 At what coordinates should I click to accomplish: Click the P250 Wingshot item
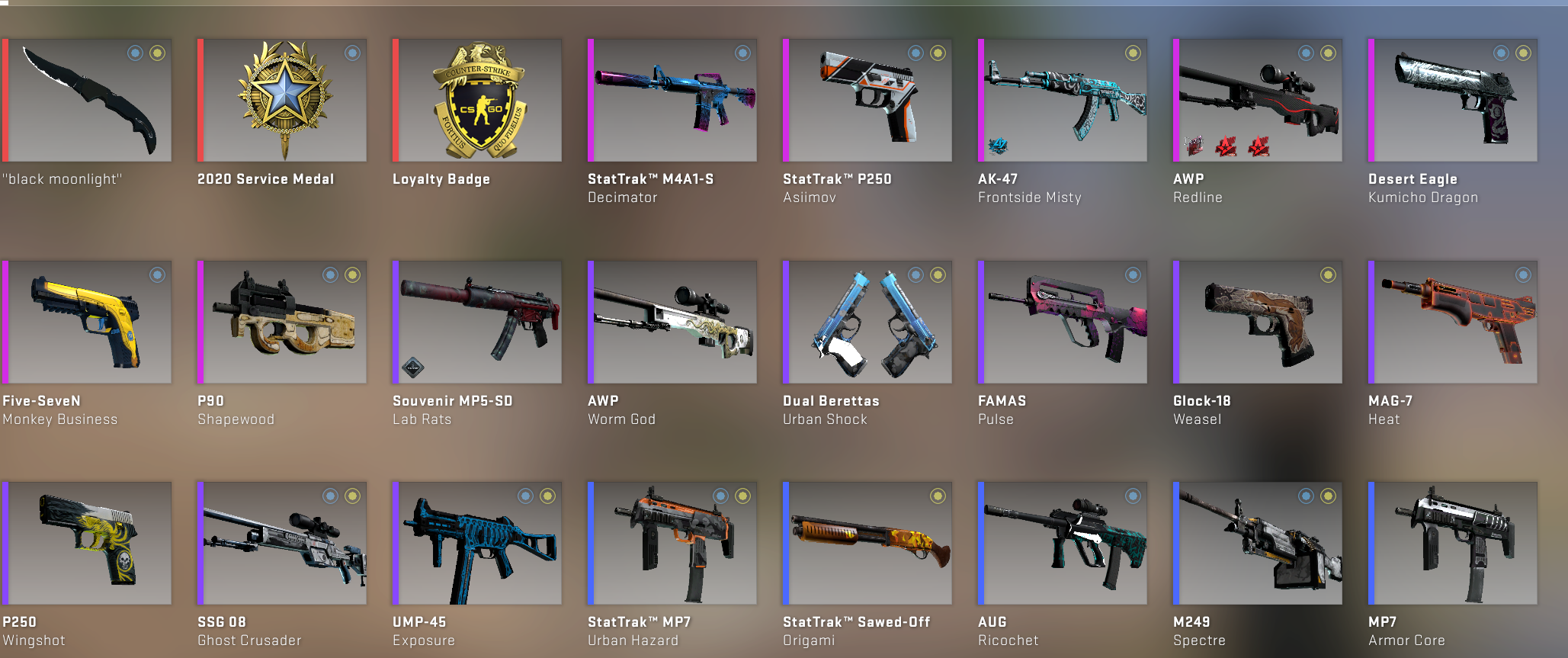(87, 543)
